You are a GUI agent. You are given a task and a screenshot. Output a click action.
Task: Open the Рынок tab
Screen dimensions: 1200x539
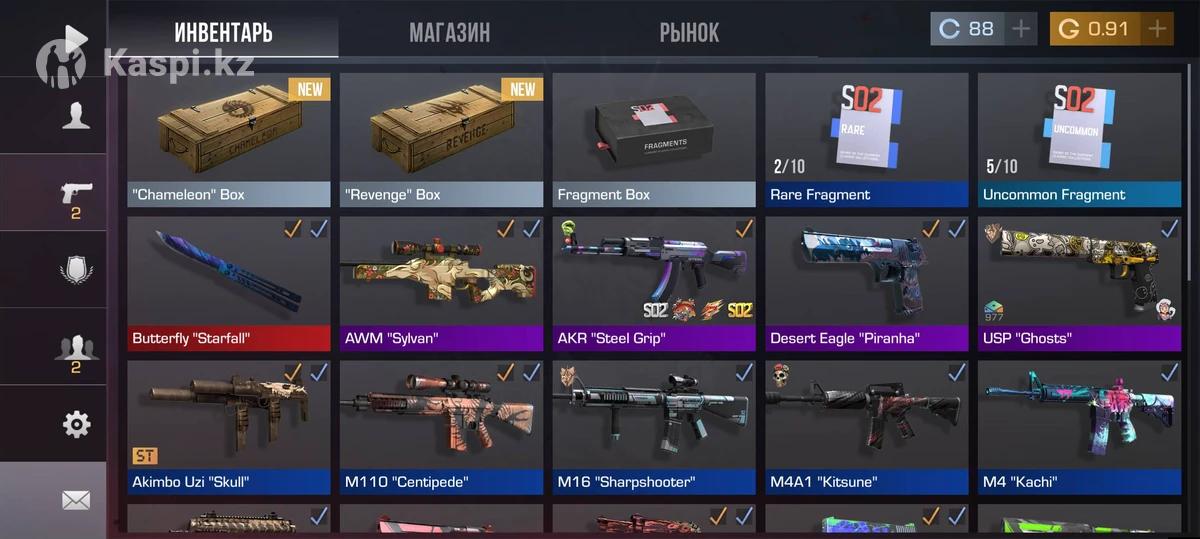point(689,33)
